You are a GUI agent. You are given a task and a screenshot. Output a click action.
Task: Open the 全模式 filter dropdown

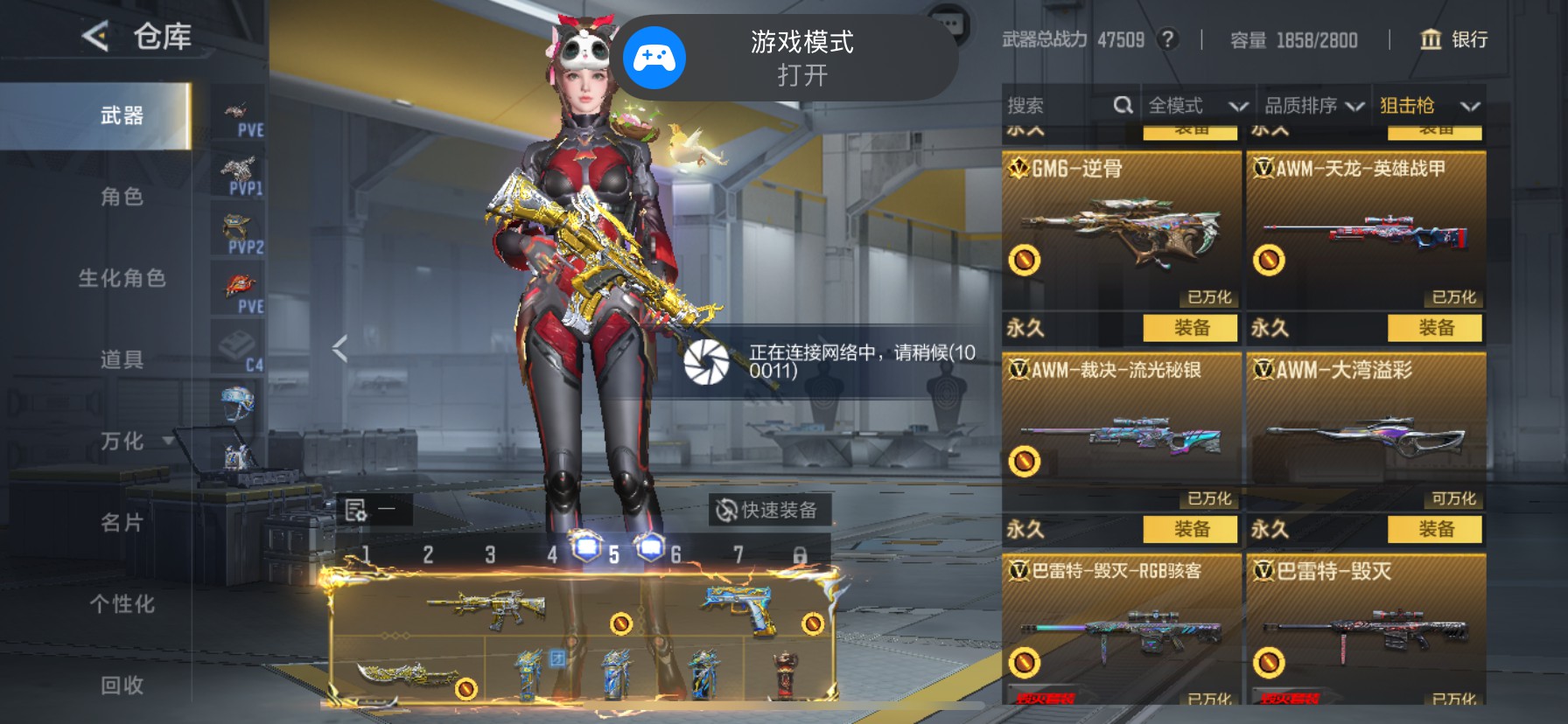[x=1197, y=105]
